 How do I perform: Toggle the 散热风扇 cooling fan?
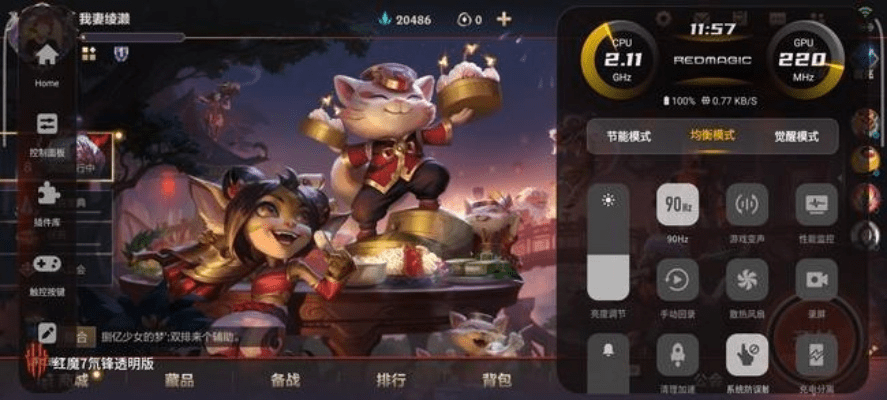[x=747, y=280]
